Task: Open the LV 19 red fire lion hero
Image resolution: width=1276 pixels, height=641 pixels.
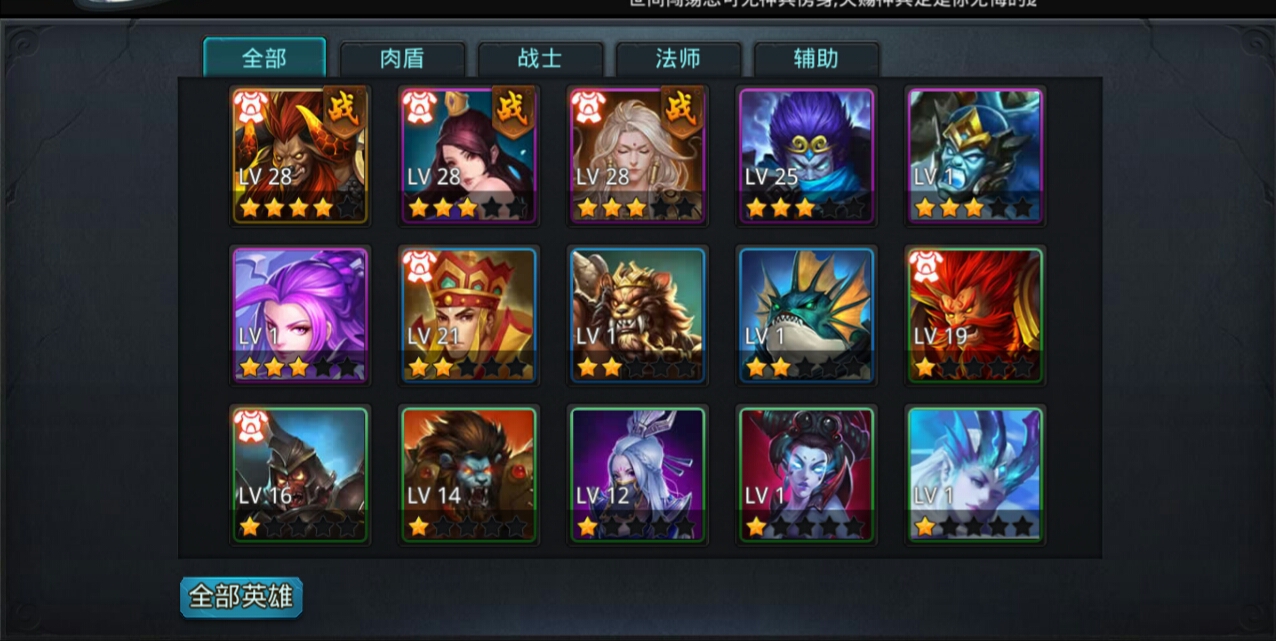Action: coord(976,315)
